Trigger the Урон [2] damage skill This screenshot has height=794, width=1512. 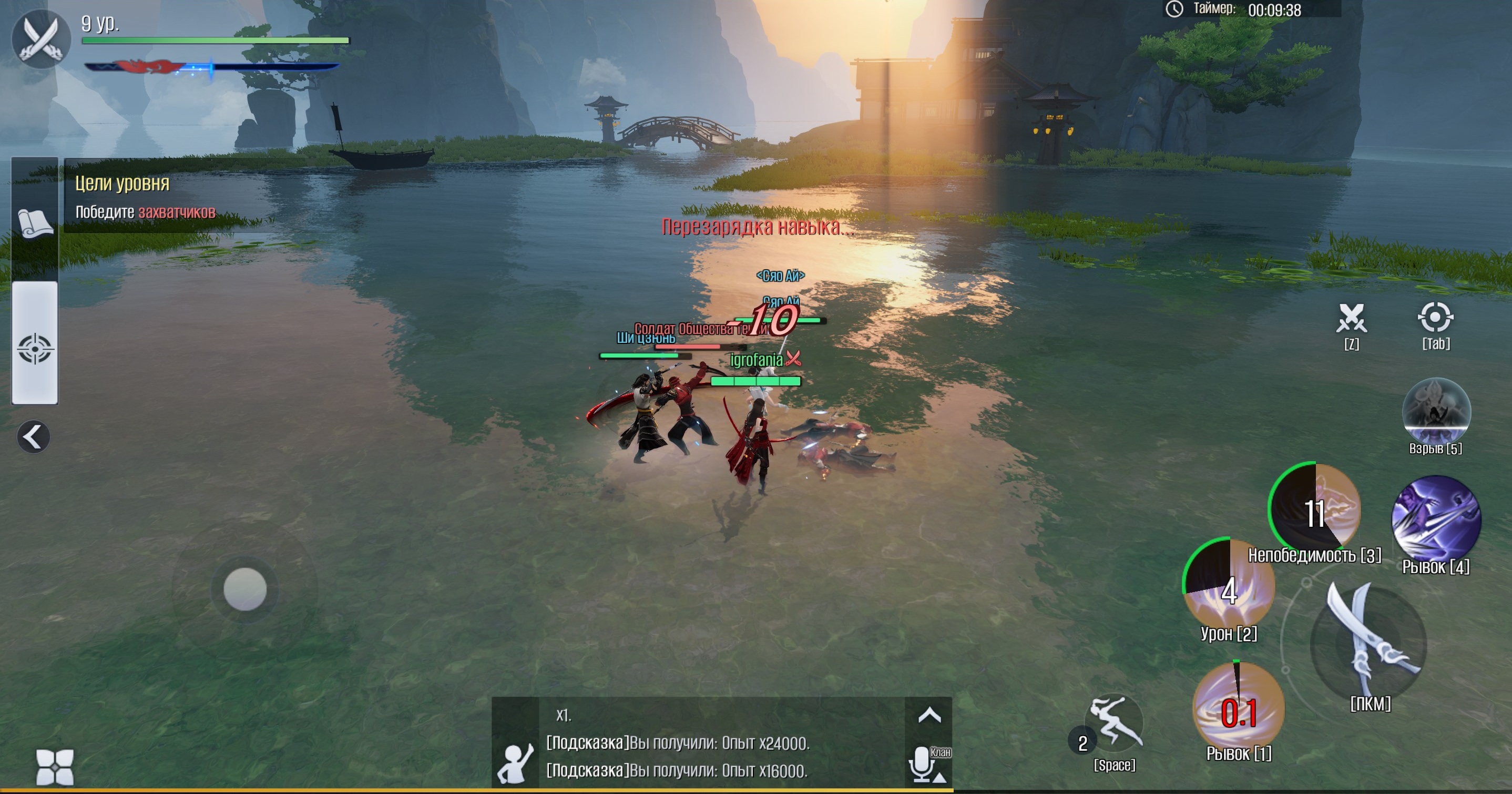click(1229, 584)
